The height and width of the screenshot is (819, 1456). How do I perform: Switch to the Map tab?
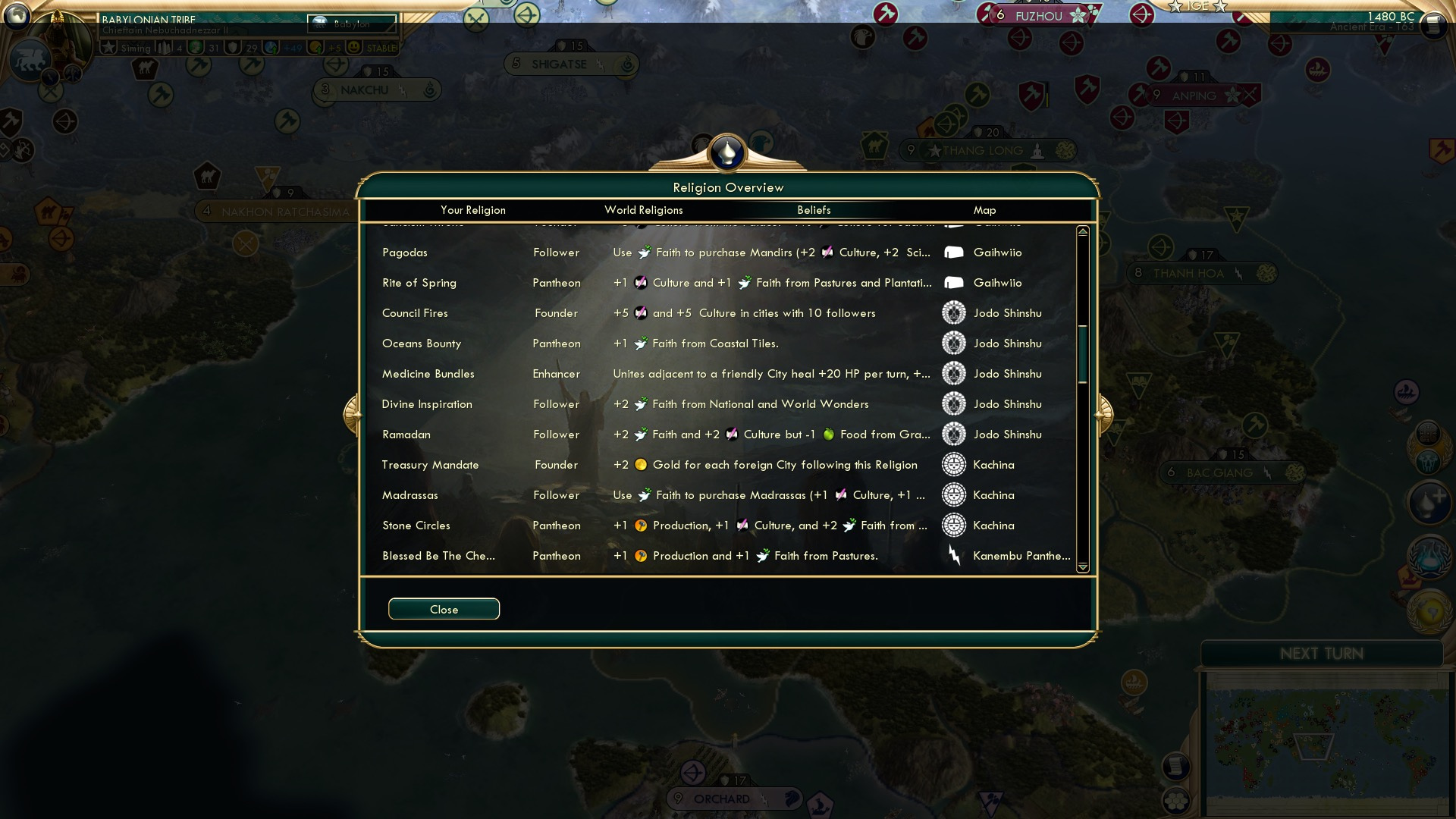point(984,210)
